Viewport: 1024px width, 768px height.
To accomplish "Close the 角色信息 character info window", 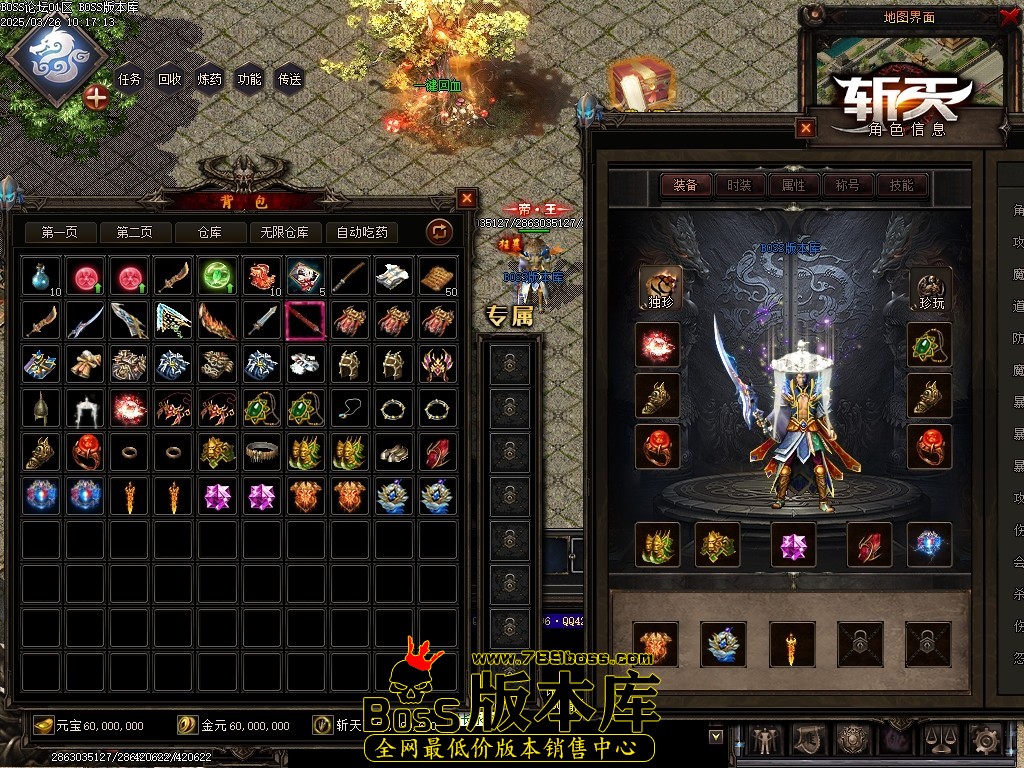I will click(x=806, y=128).
